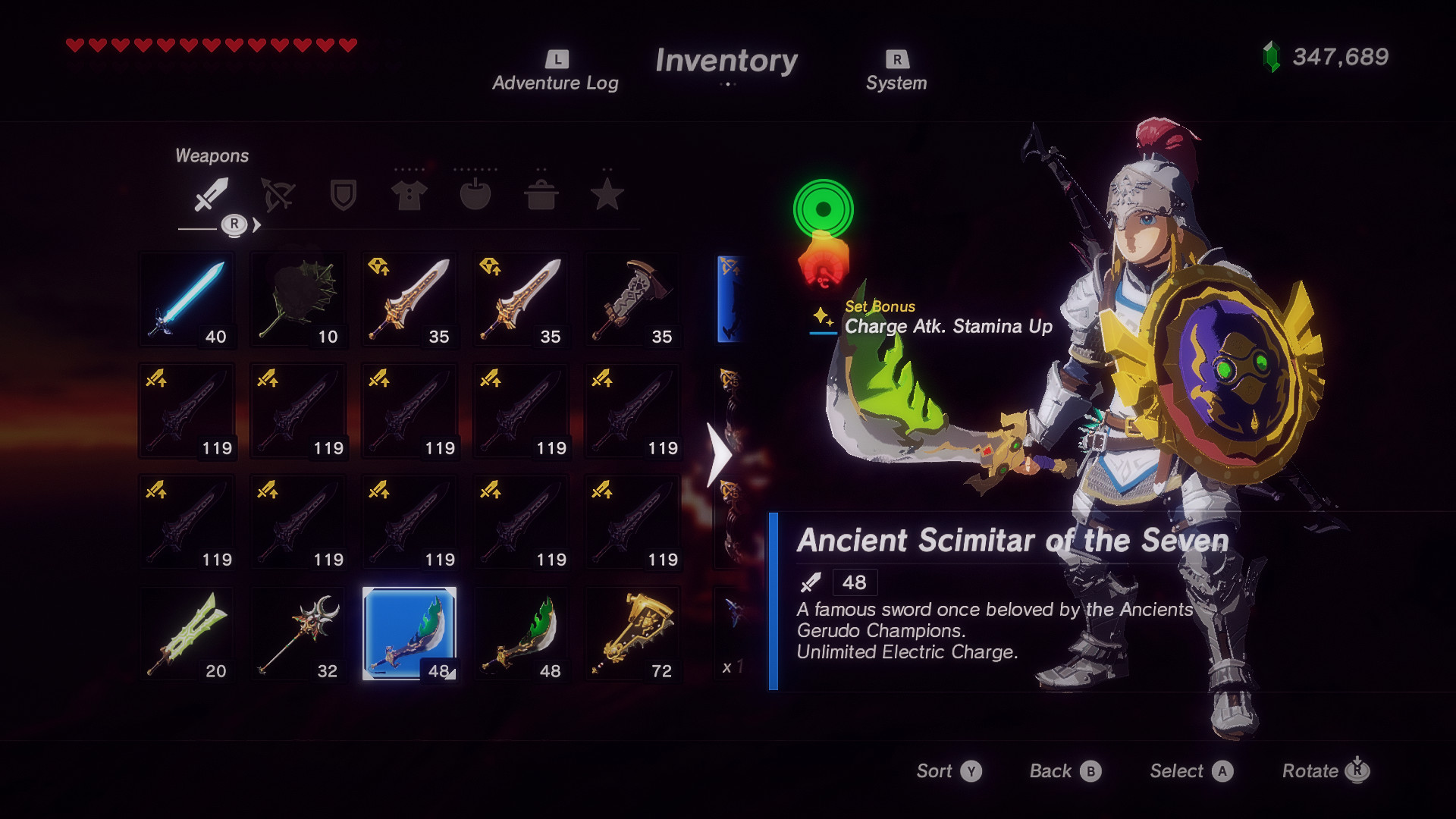Click the R shoulder button category switcher
1456x819 pixels.
(235, 224)
